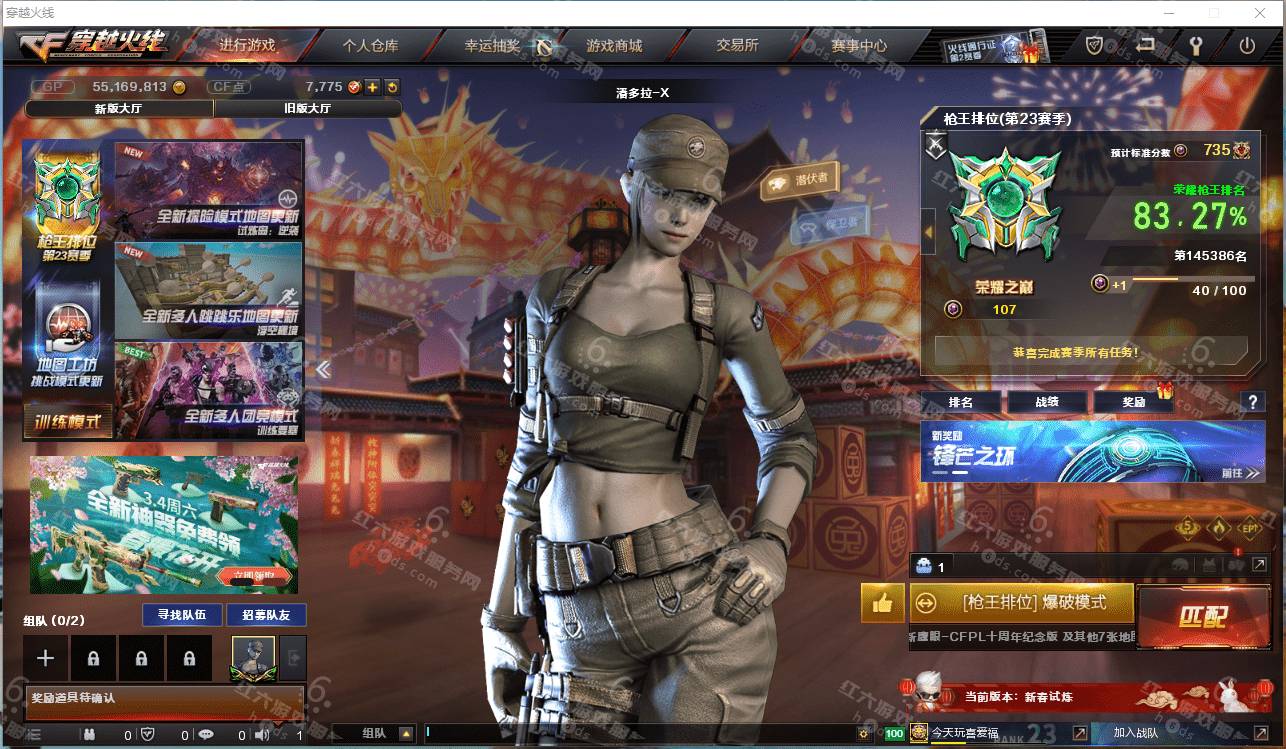Open the help question mark on the ranking panel
Viewport: 1286px width, 749px height.
pyautogui.click(x=1253, y=403)
